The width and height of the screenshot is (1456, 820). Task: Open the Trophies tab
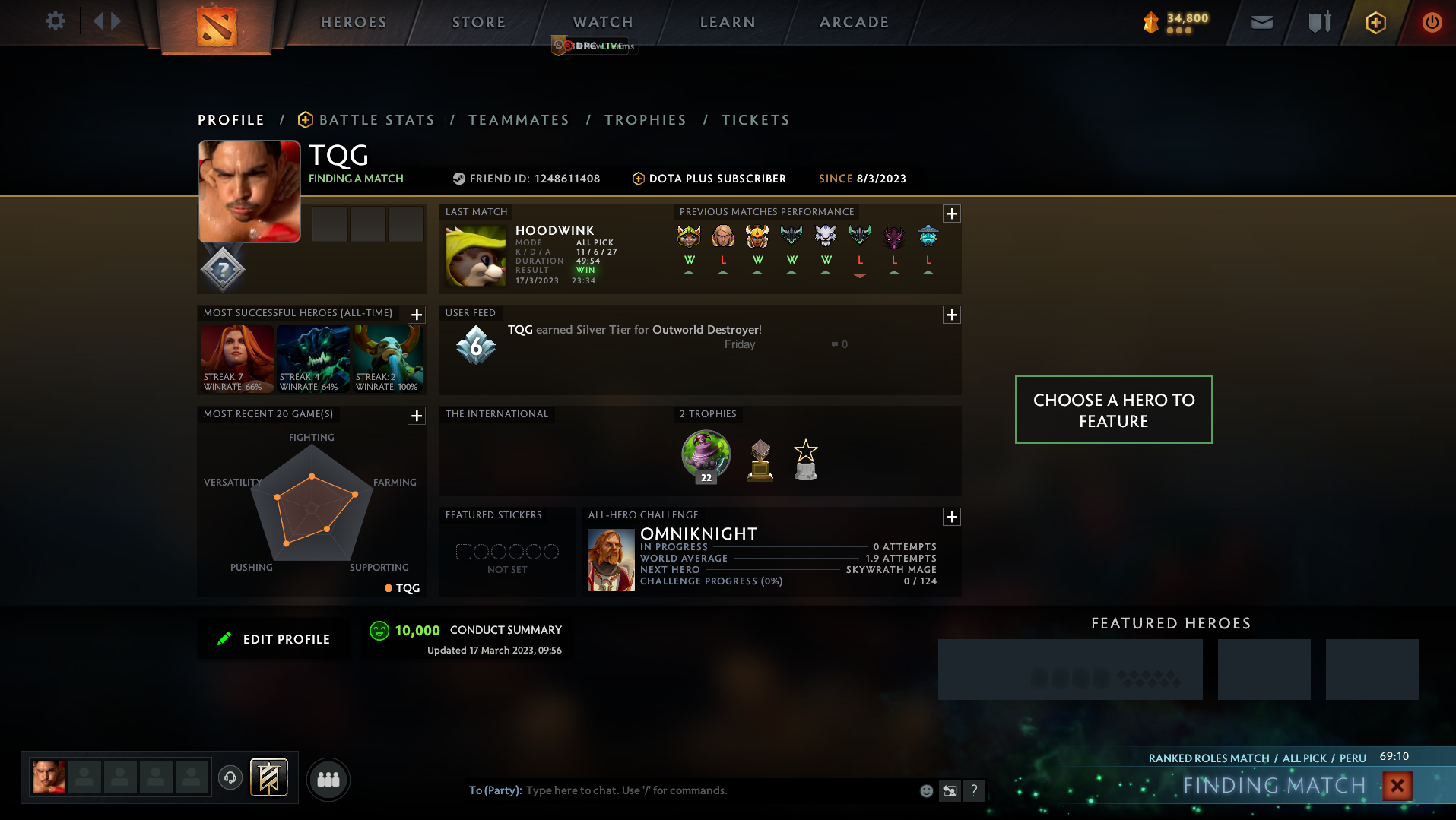pos(645,119)
